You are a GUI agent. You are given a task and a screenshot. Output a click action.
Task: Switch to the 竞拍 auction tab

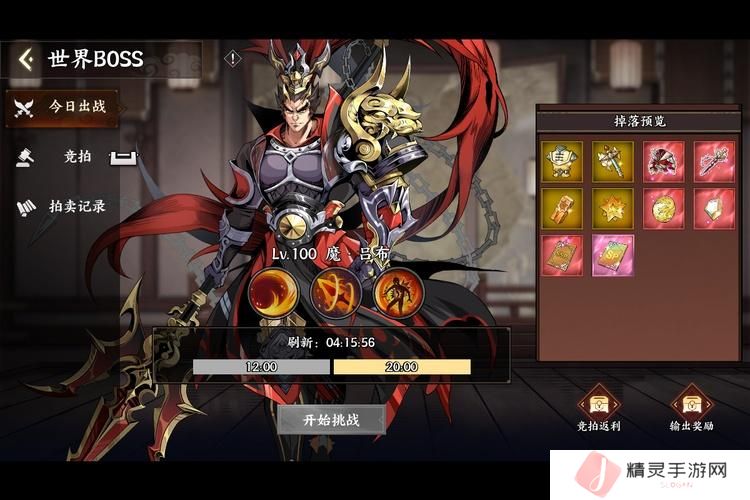[76, 156]
